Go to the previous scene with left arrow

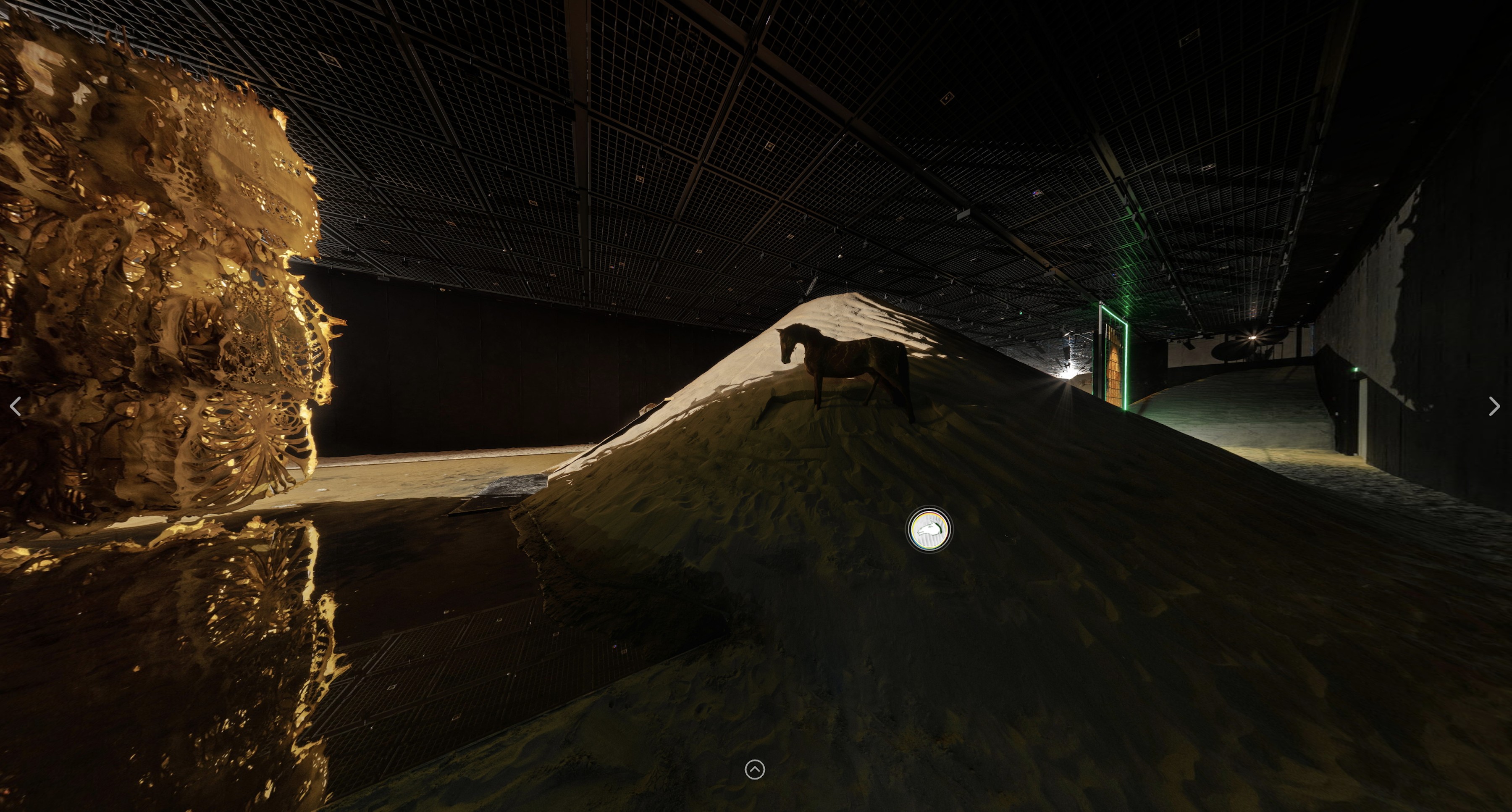(x=16, y=406)
